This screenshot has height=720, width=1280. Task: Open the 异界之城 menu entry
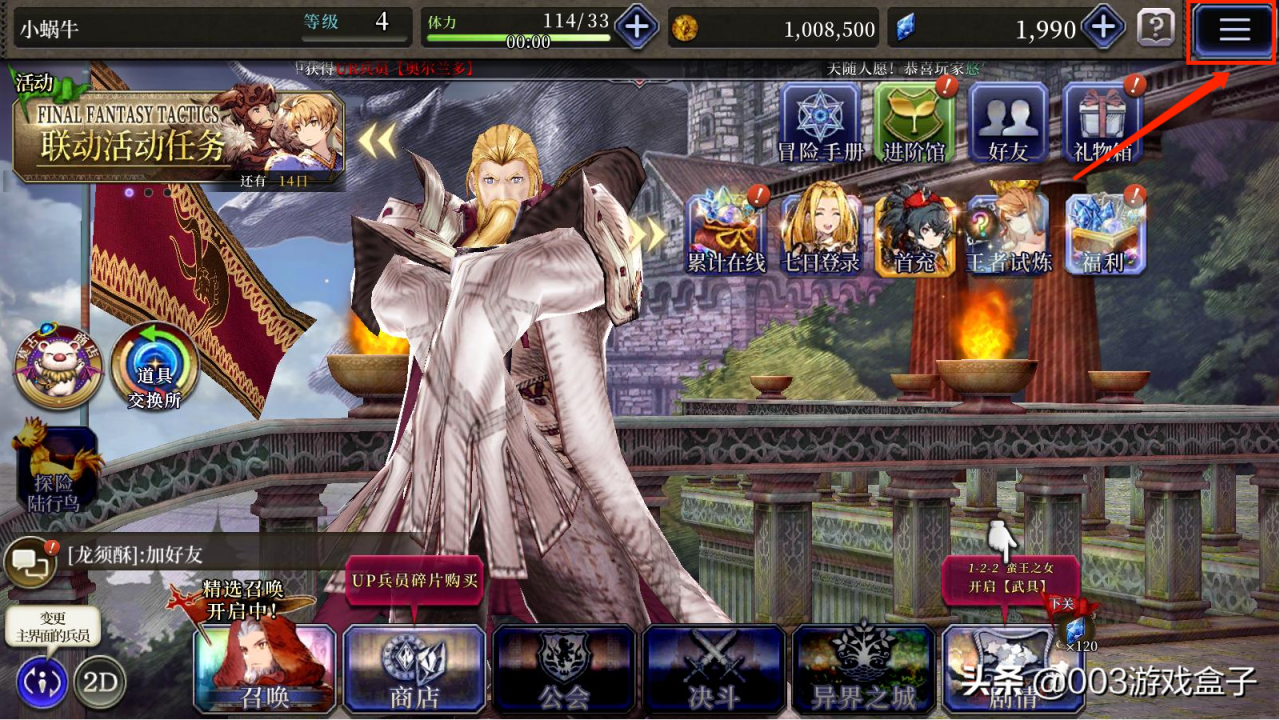coord(864,668)
